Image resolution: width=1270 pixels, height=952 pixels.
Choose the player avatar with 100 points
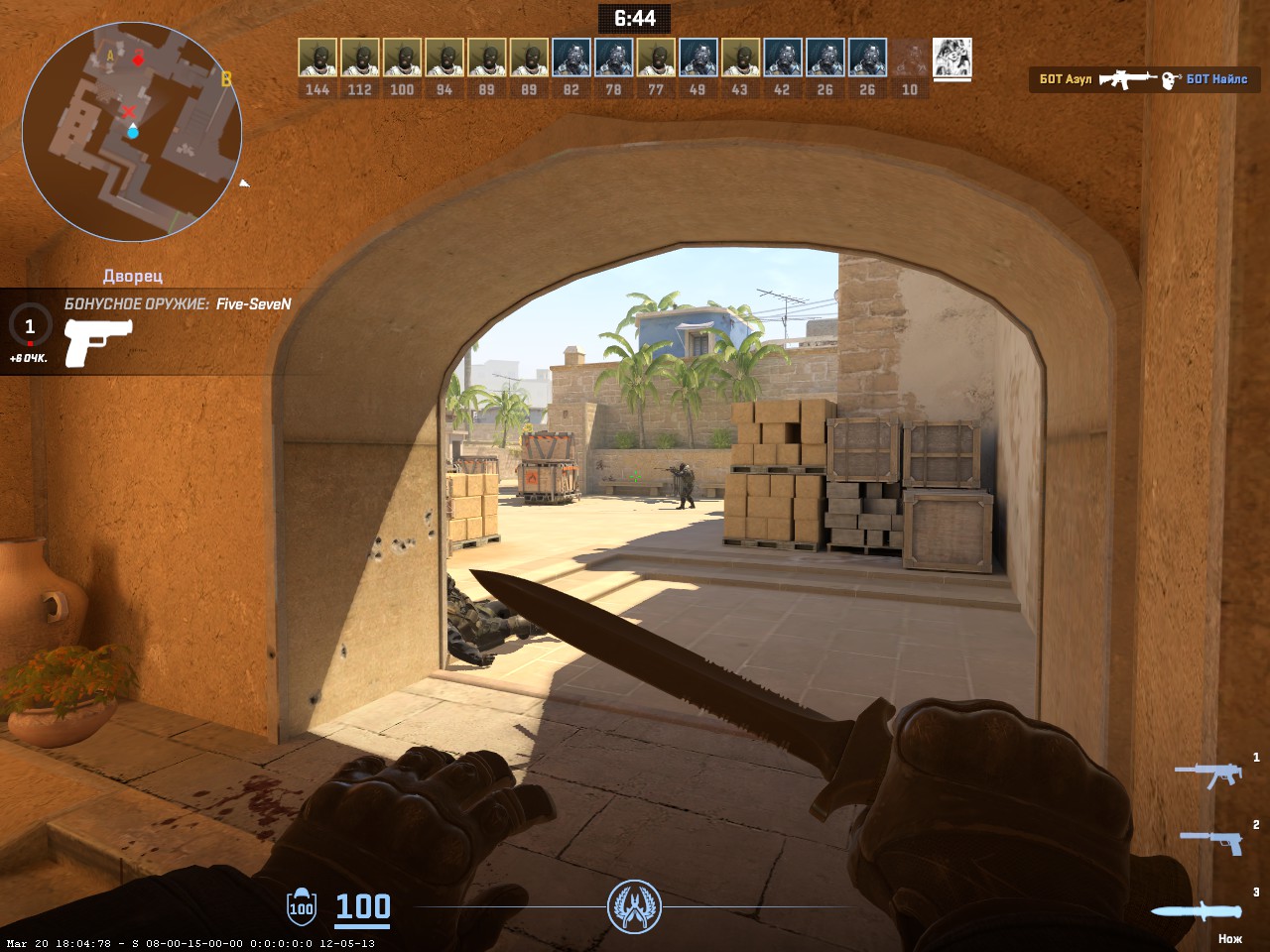pos(402,59)
